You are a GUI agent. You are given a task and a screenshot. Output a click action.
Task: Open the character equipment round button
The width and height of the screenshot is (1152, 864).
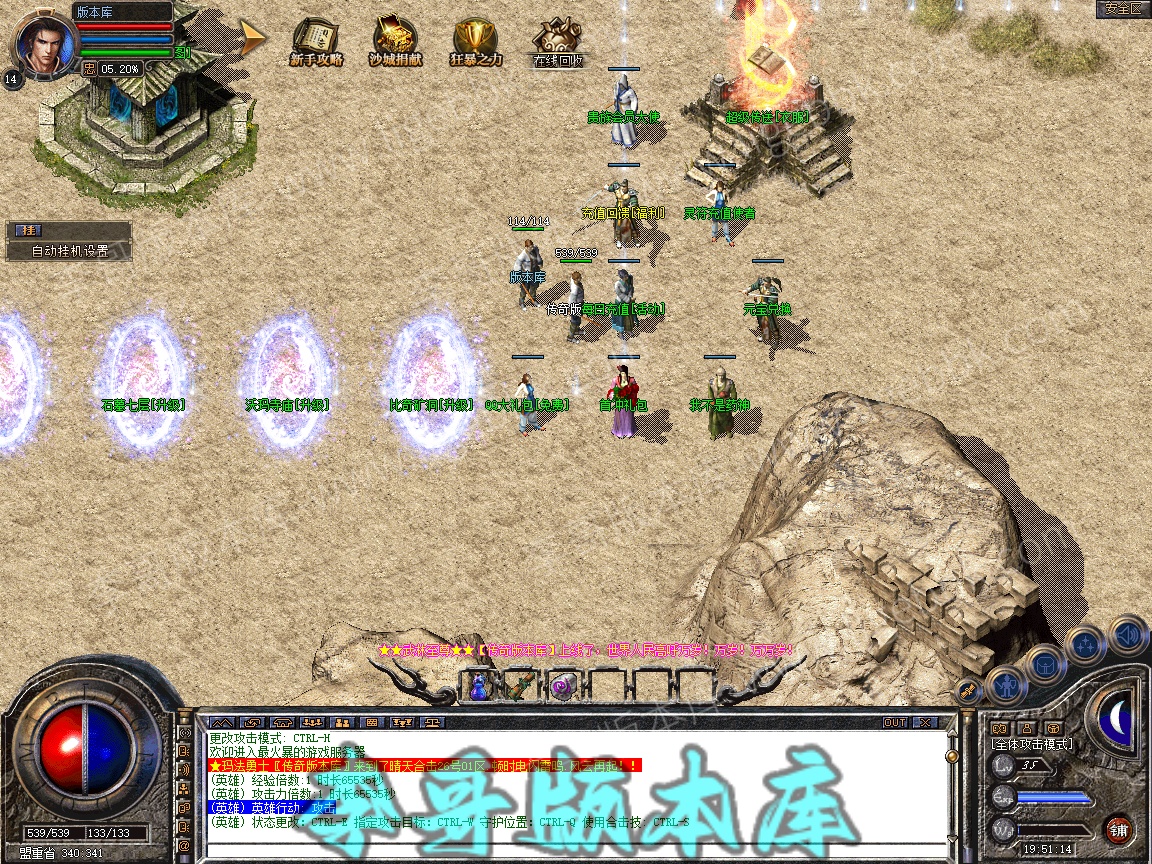(1006, 684)
